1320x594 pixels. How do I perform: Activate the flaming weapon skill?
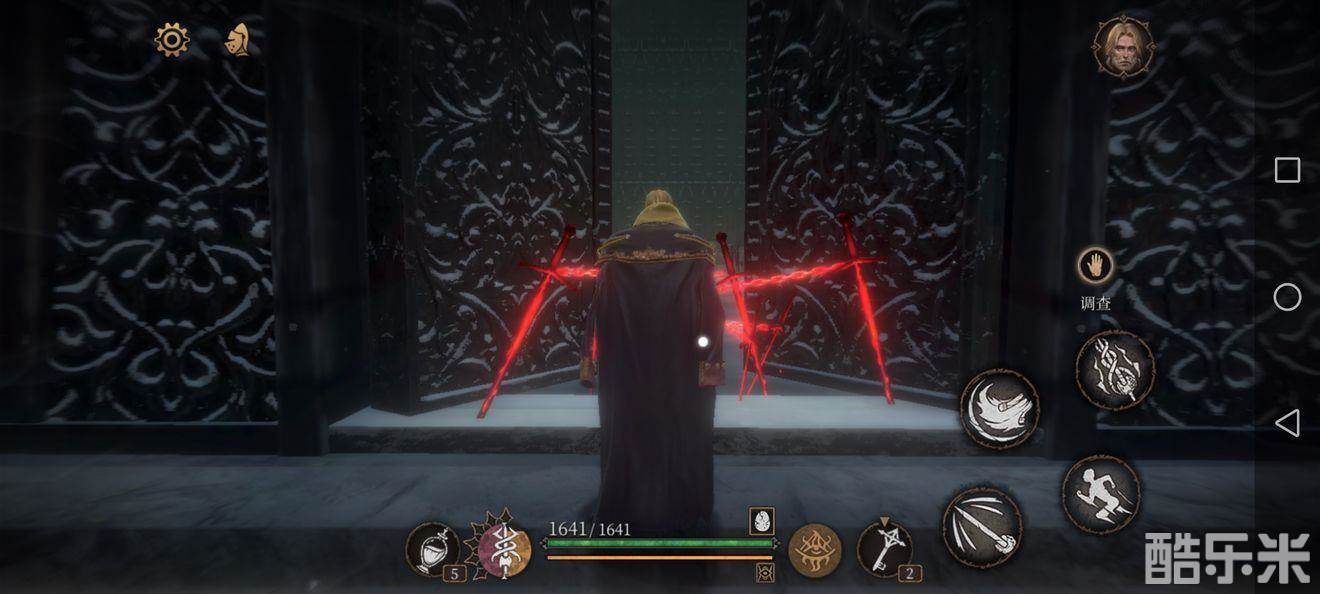pos(1115,369)
